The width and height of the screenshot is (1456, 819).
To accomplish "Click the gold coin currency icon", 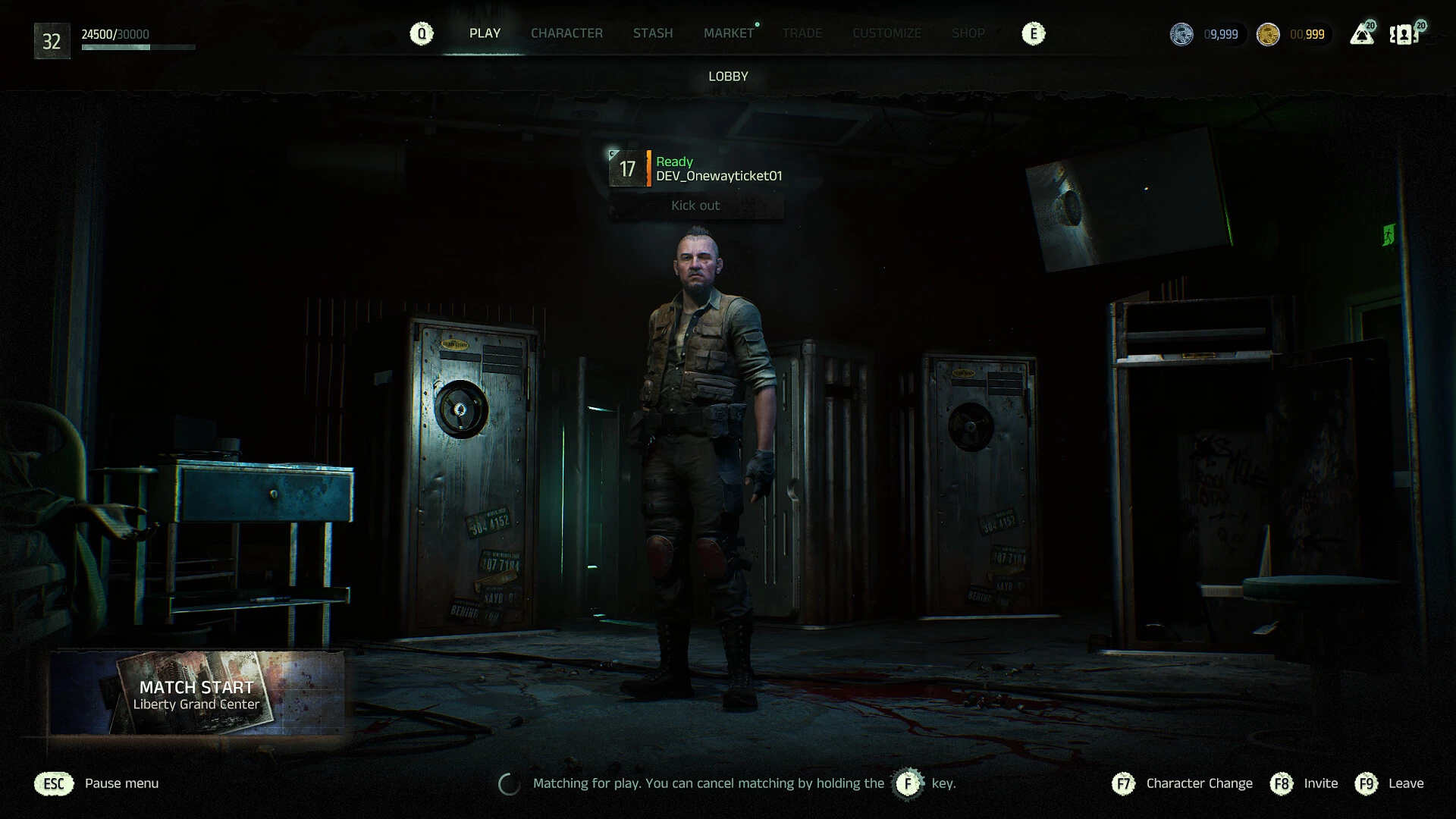I will point(1268,34).
